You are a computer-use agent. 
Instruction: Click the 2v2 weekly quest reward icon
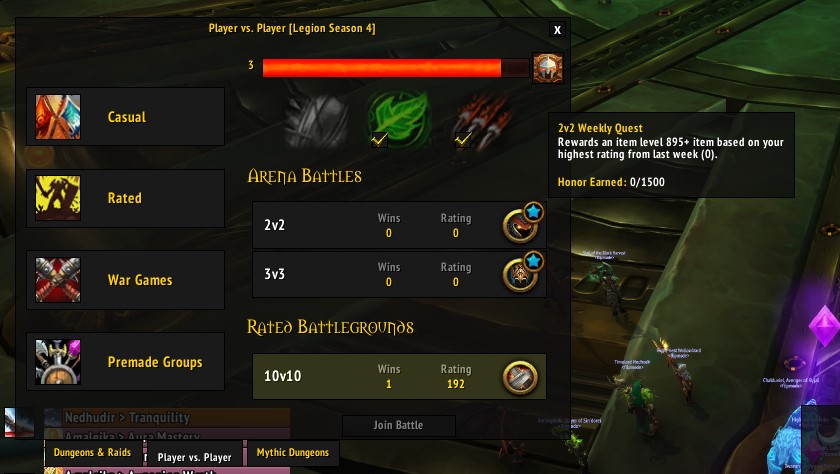click(x=520, y=226)
